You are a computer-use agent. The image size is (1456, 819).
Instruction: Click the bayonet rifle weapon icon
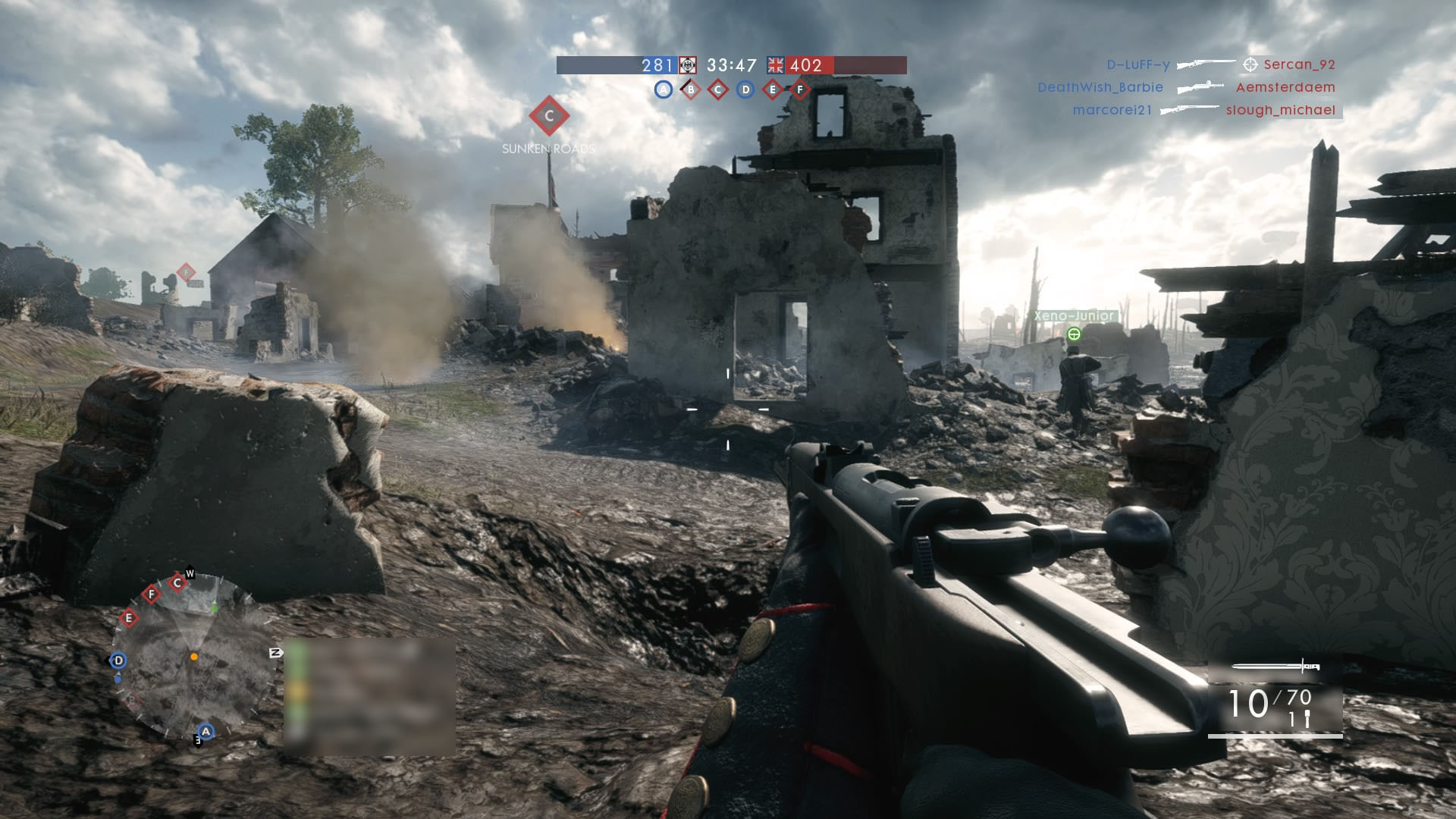[x=1276, y=667]
